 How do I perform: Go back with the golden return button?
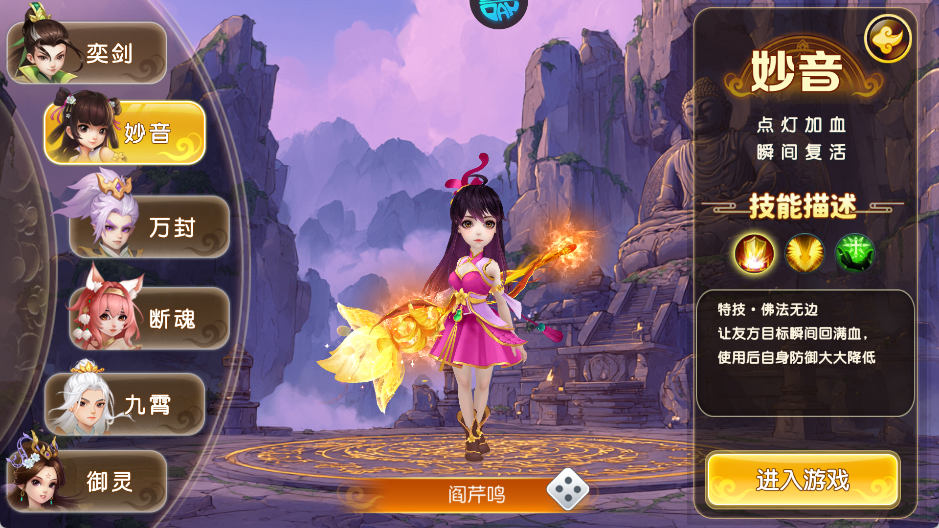pos(887,40)
